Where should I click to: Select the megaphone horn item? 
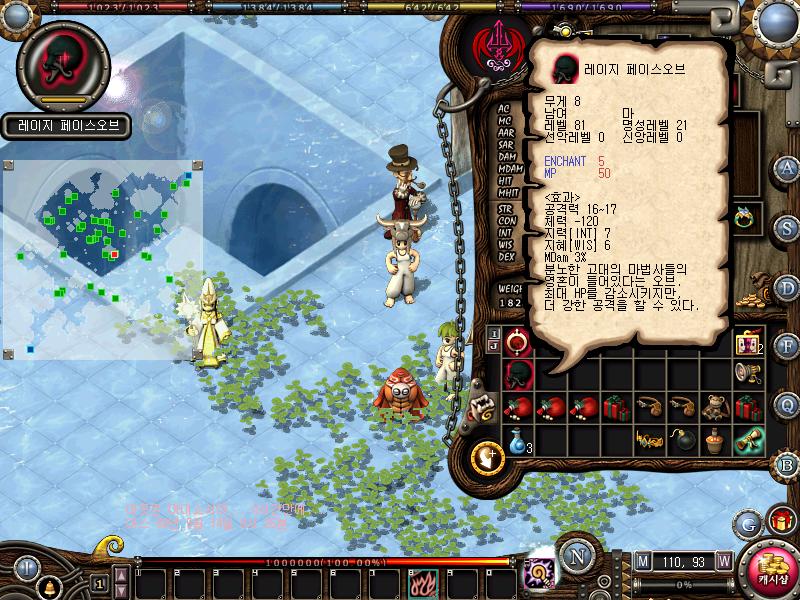coord(747,373)
